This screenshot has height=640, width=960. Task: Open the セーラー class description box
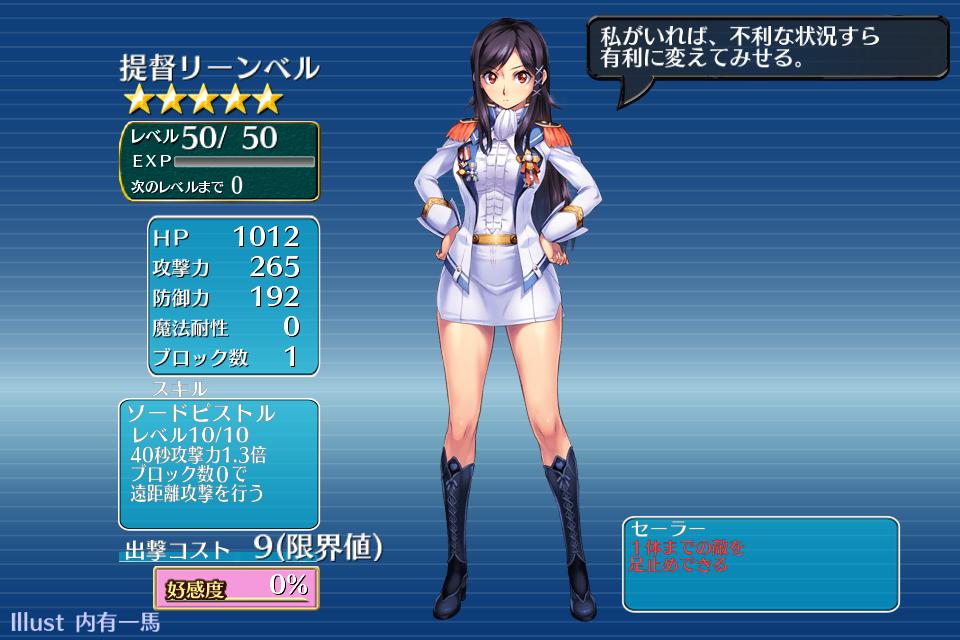point(760,563)
